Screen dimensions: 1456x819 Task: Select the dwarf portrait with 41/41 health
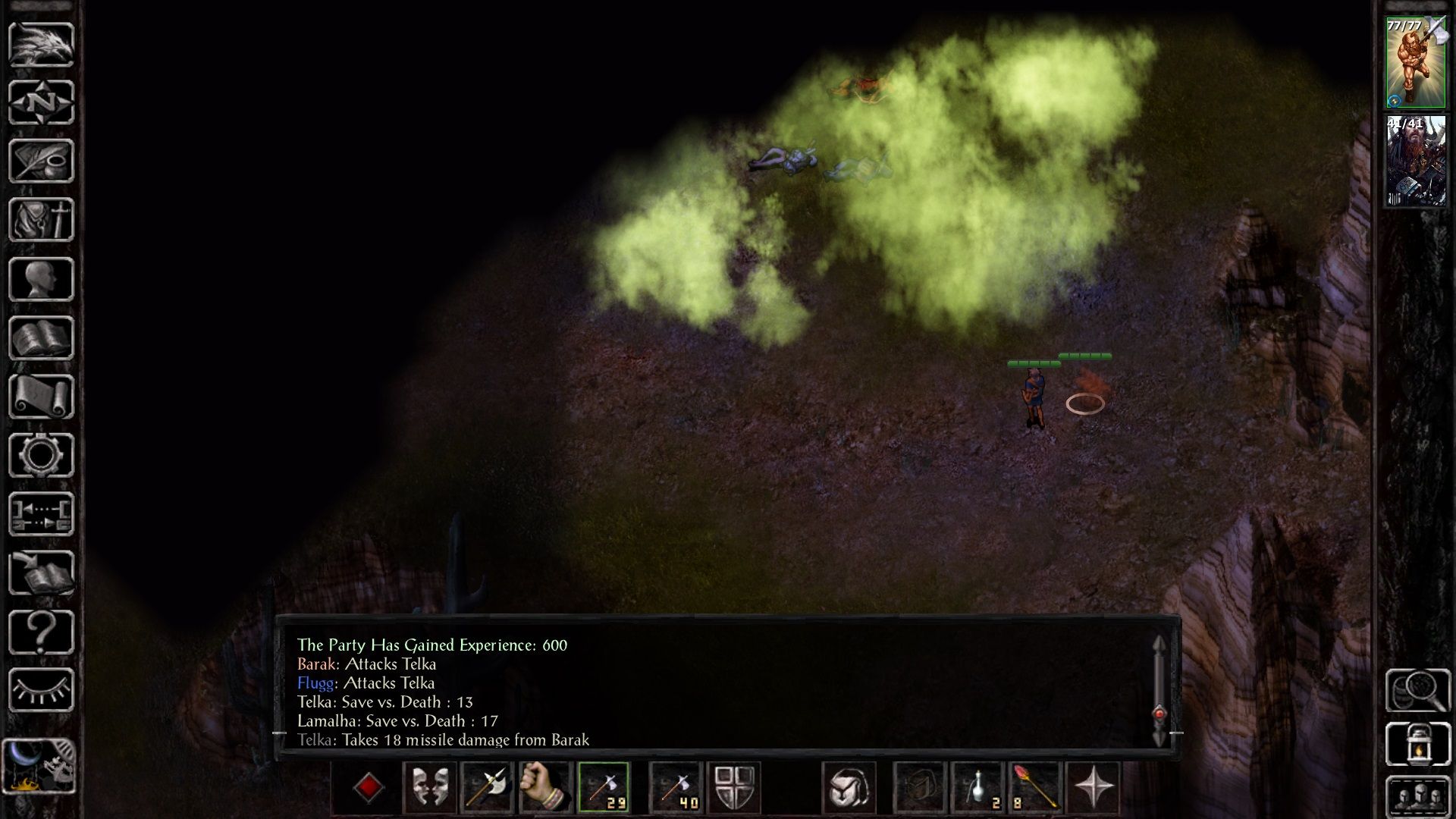[1416, 162]
